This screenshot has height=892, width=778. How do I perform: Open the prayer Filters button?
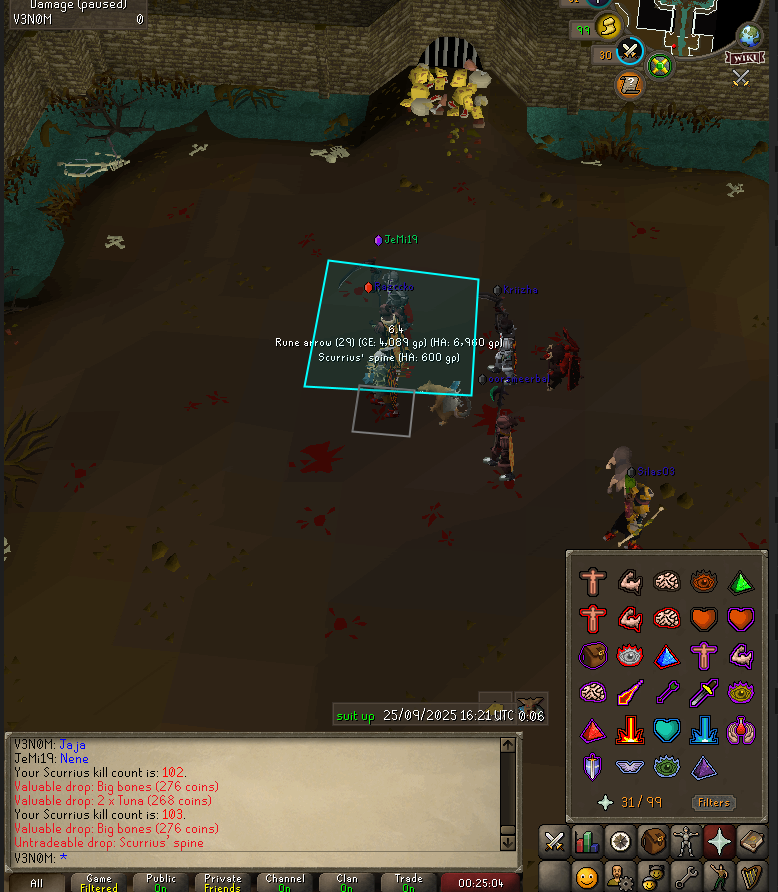(713, 802)
